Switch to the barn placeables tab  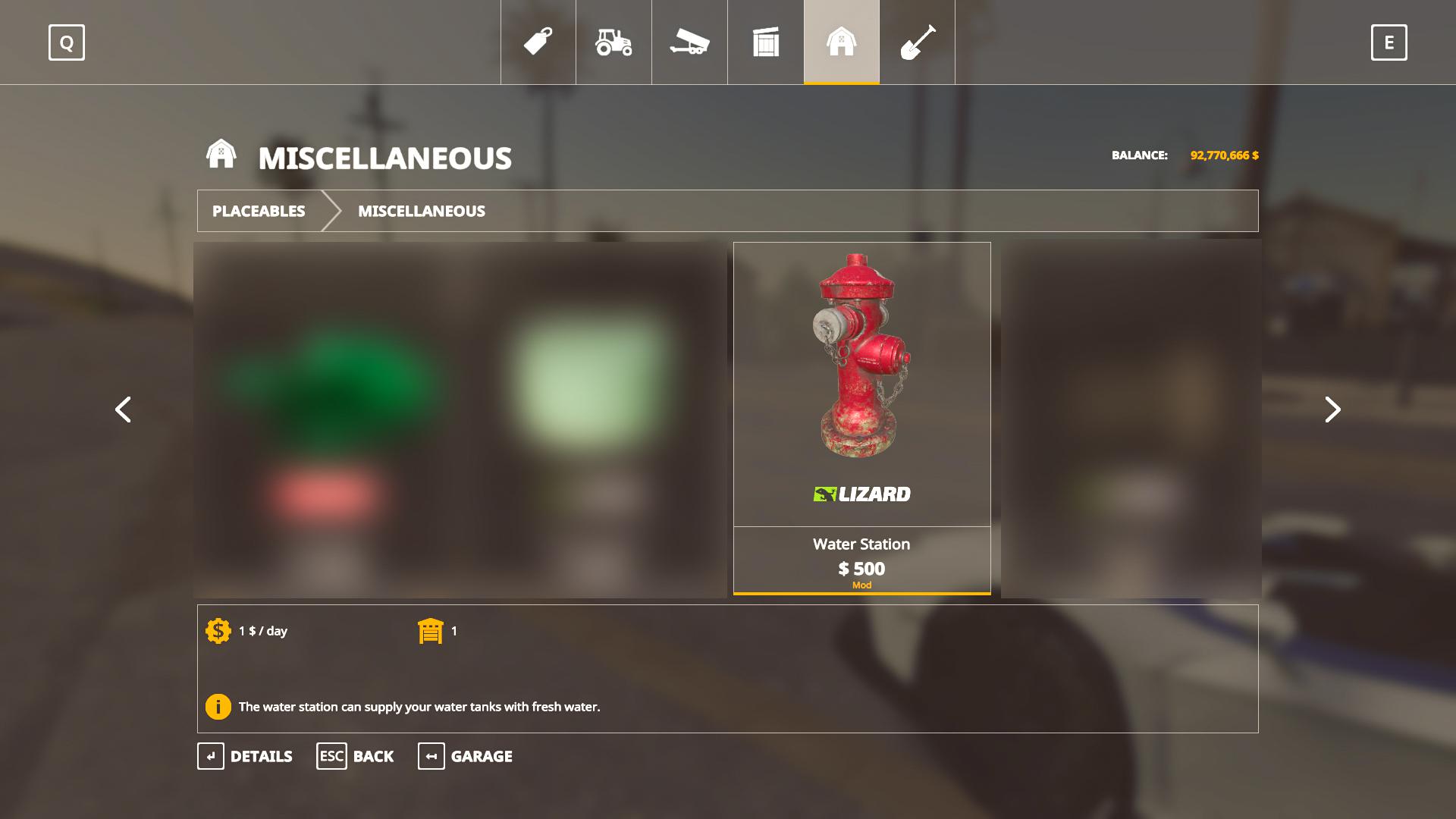pyautogui.click(x=842, y=42)
